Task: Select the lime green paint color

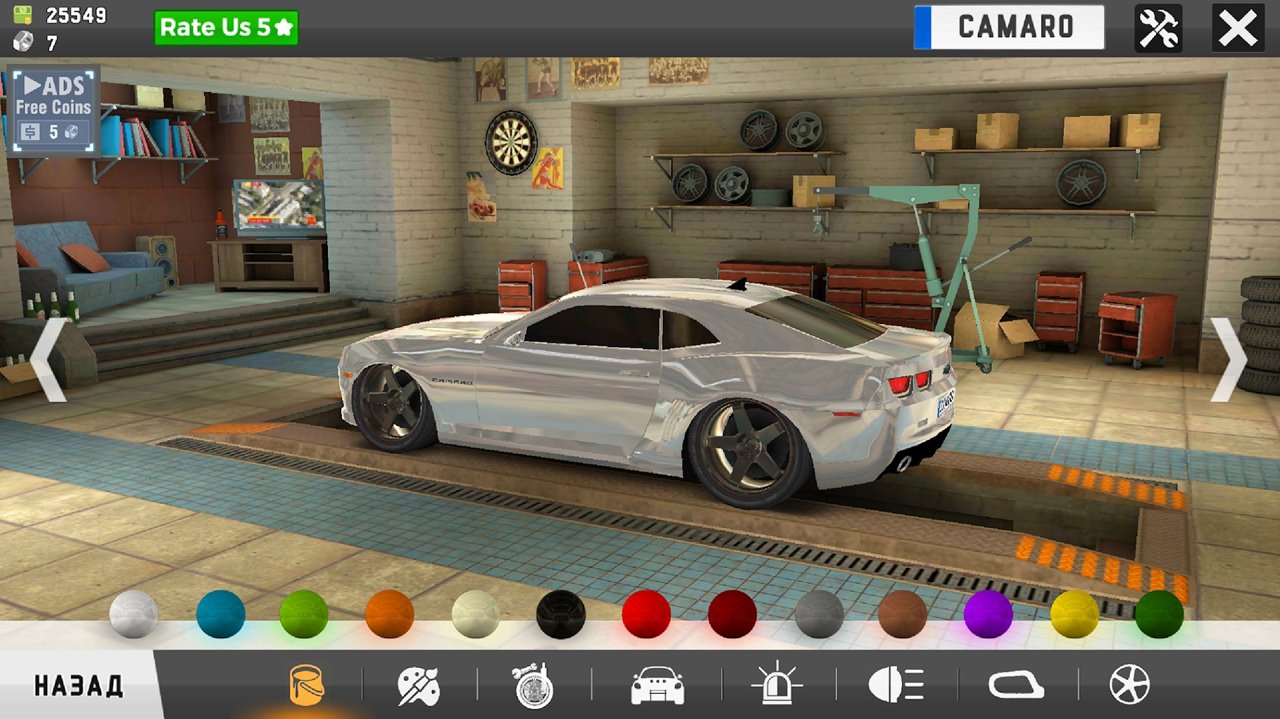Action: pos(304,614)
